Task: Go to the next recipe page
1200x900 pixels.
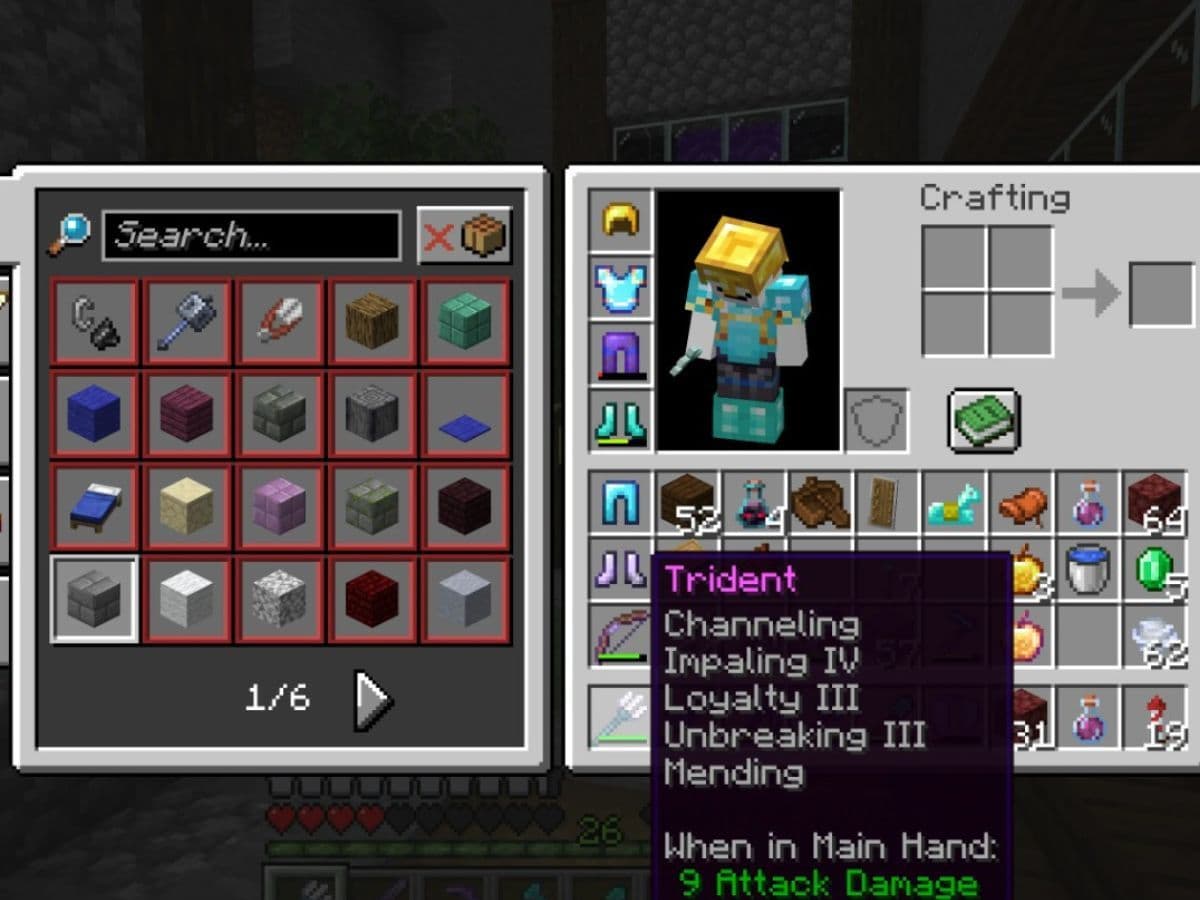Action: pyautogui.click(x=373, y=698)
